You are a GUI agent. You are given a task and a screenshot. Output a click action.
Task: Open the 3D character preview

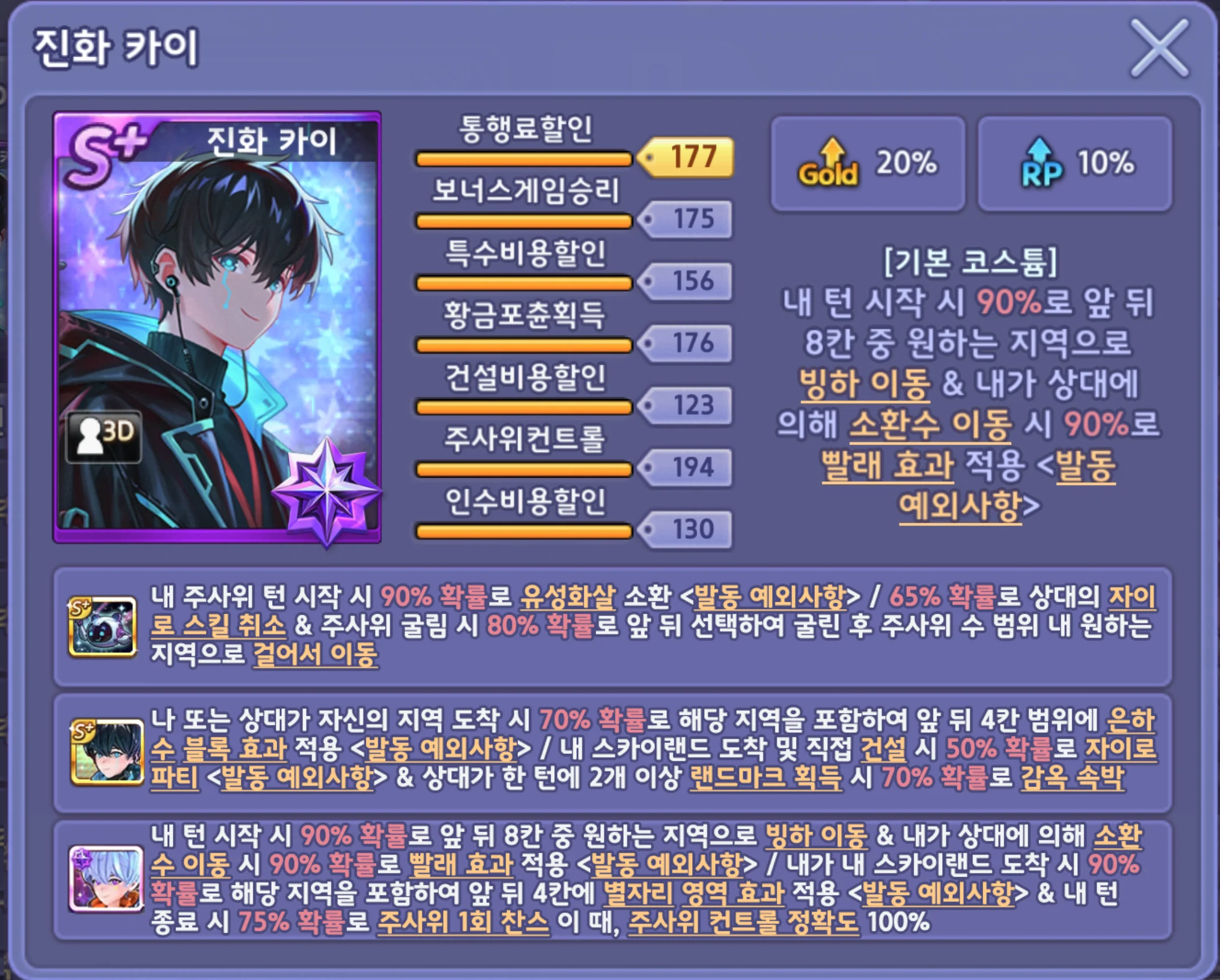pyautogui.click(x=104, y=436)
